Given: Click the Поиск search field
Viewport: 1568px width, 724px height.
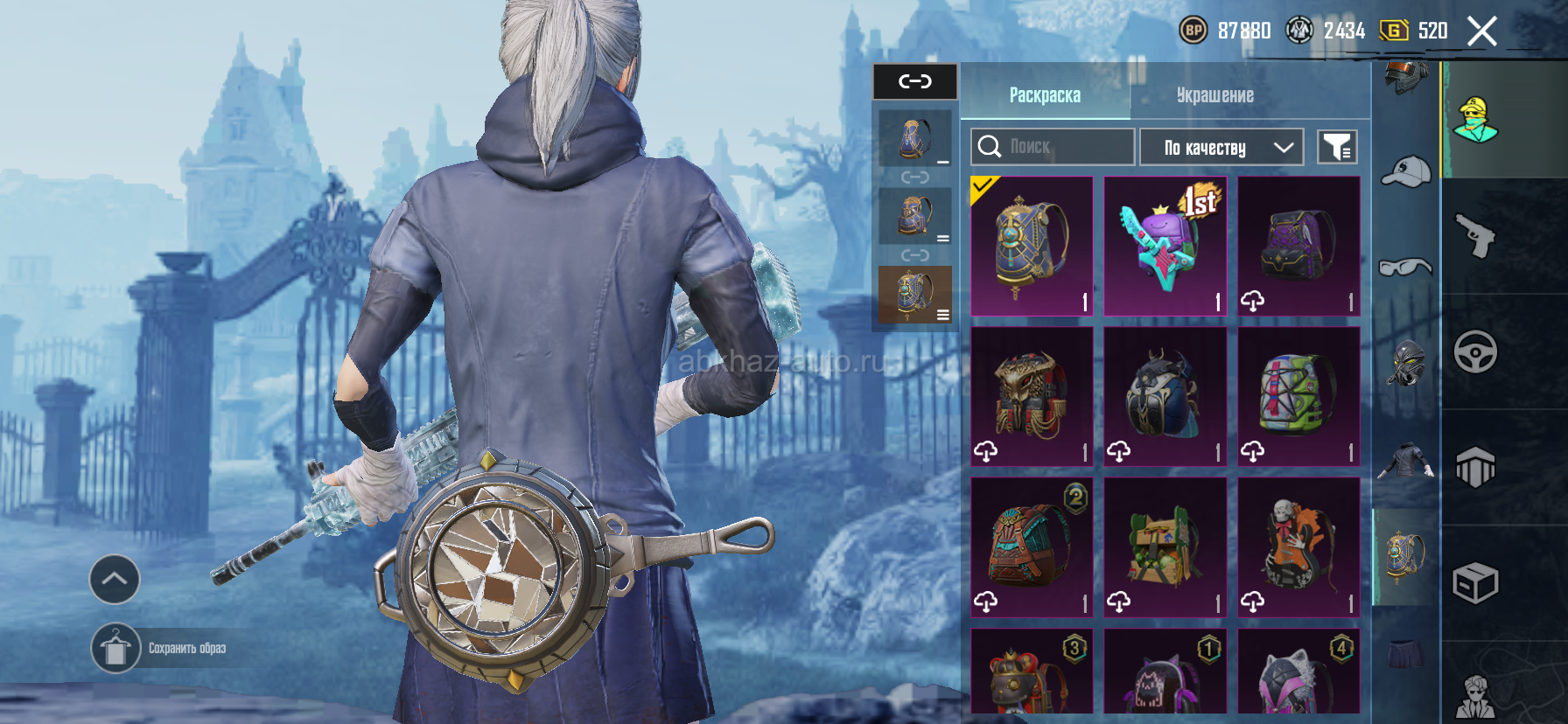Looking at the screenshot, I should tap(1053, 147).
